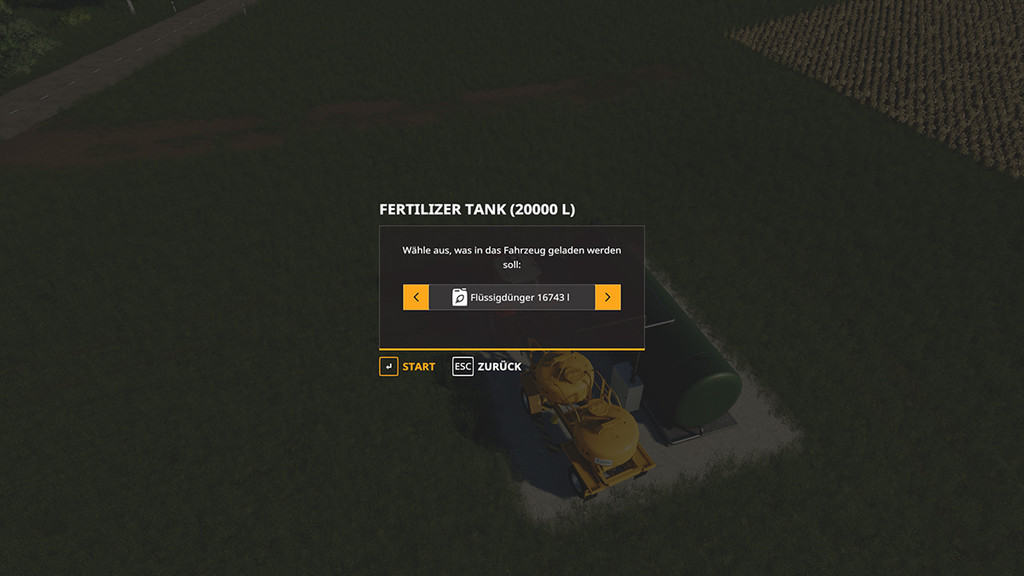Select next fill type with right arrow

pos(607,297)
